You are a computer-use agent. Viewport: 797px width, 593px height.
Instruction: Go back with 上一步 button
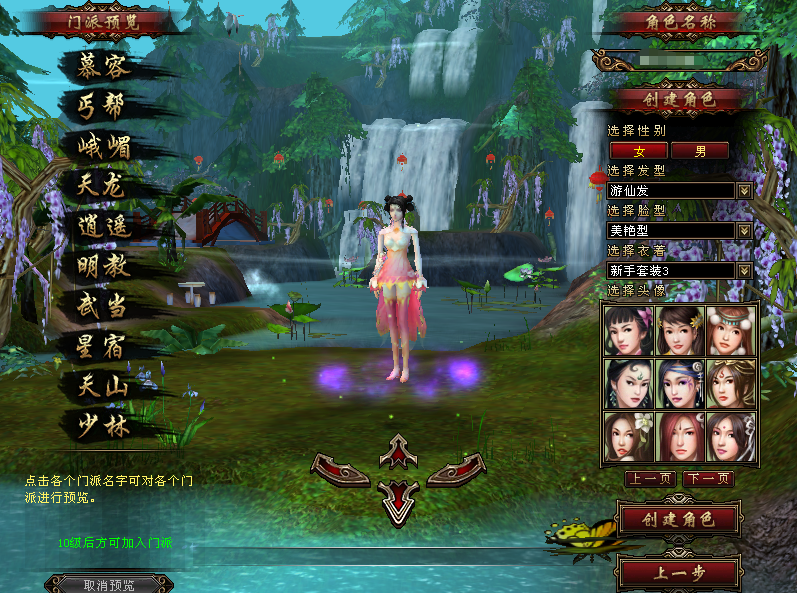[x=679, y=574]
